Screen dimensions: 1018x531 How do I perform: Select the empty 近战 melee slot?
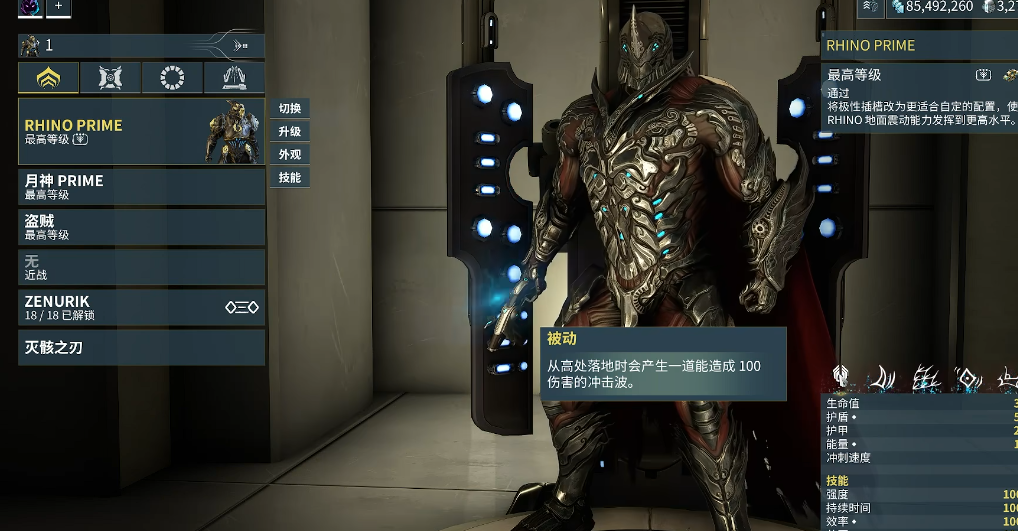[141, 267]
